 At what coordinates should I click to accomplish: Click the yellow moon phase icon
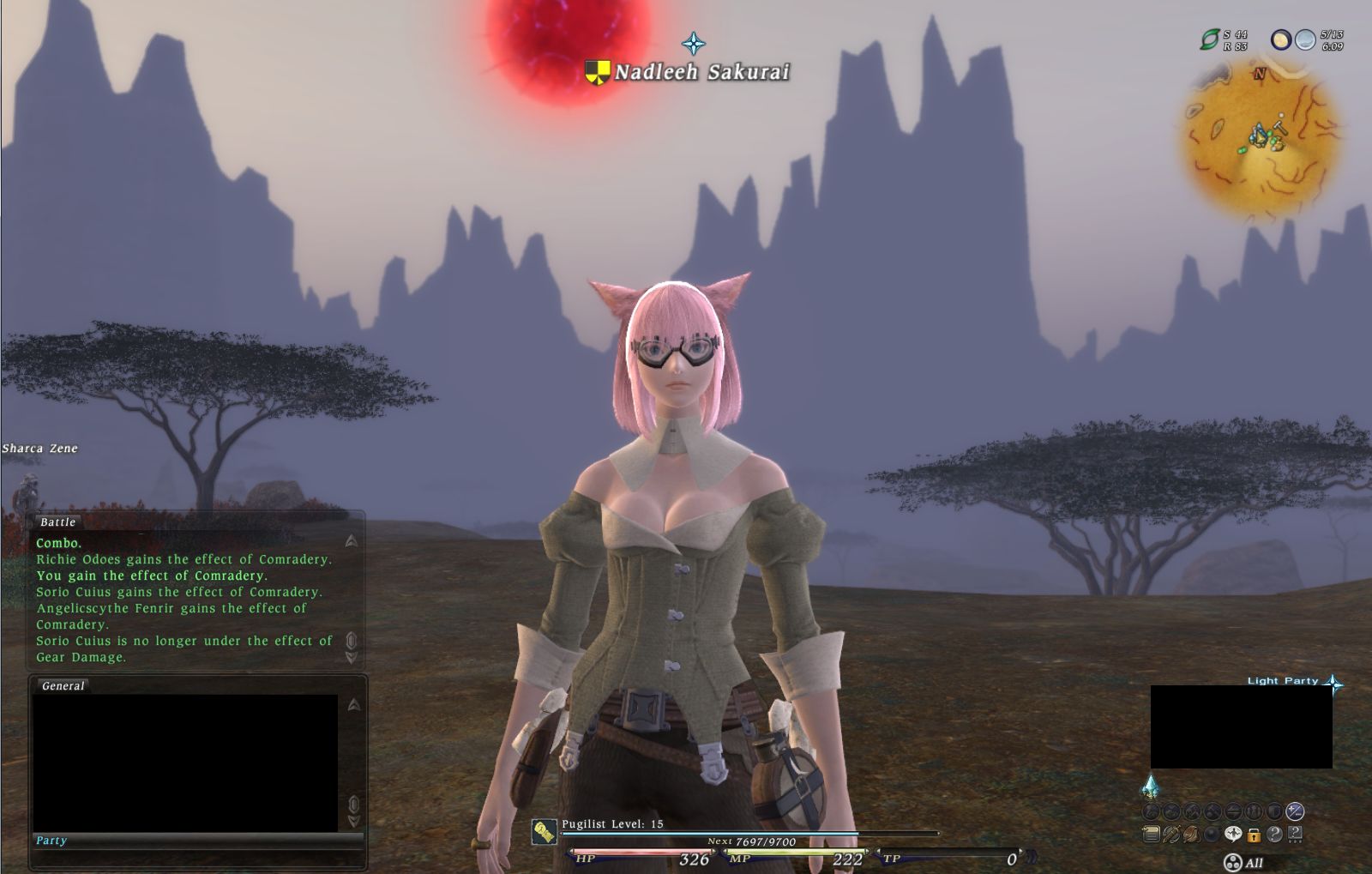(1281, 39)
